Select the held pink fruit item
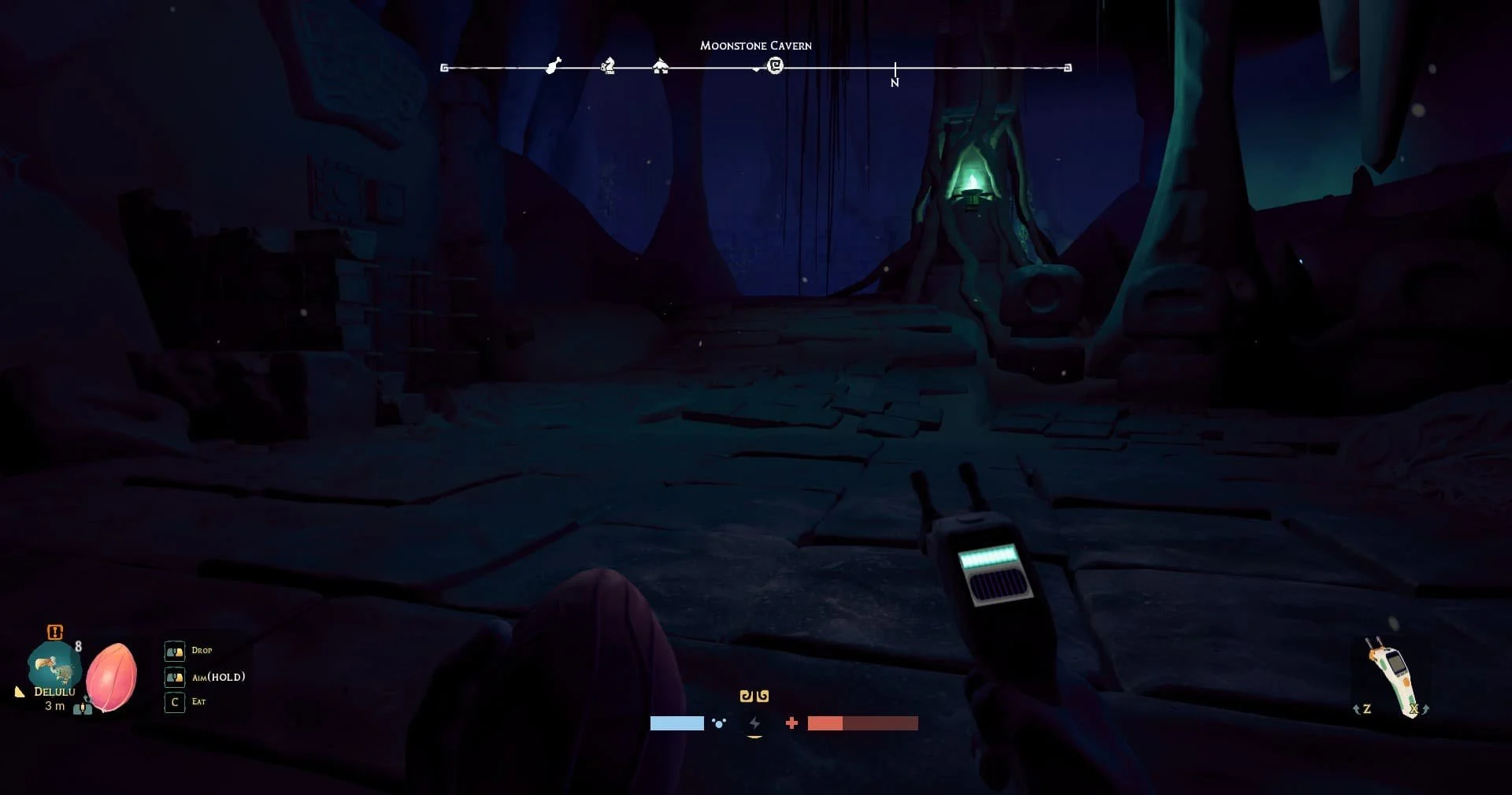 [112, 677]
